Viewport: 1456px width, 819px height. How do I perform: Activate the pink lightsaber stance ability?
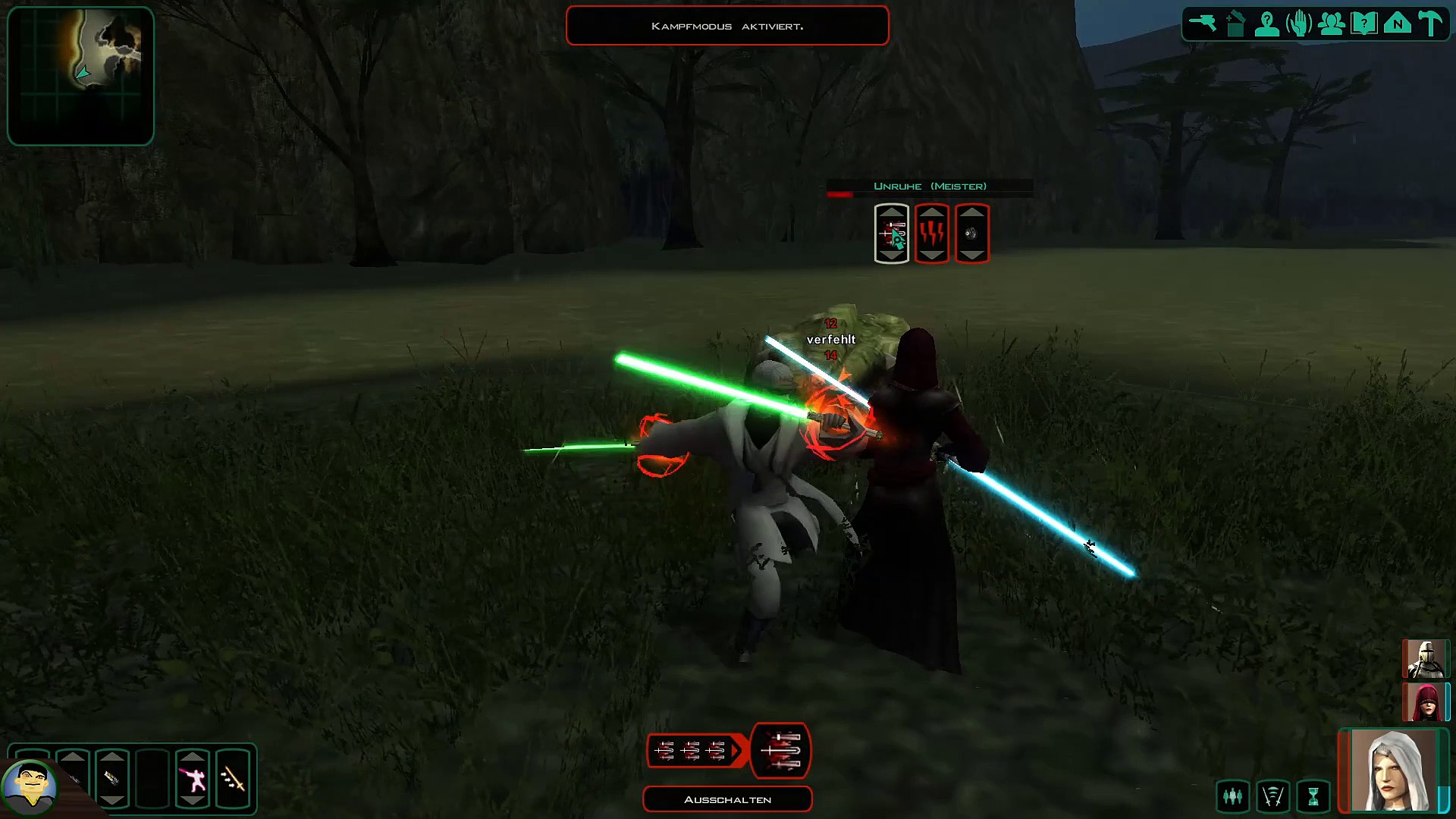(193, 779)
